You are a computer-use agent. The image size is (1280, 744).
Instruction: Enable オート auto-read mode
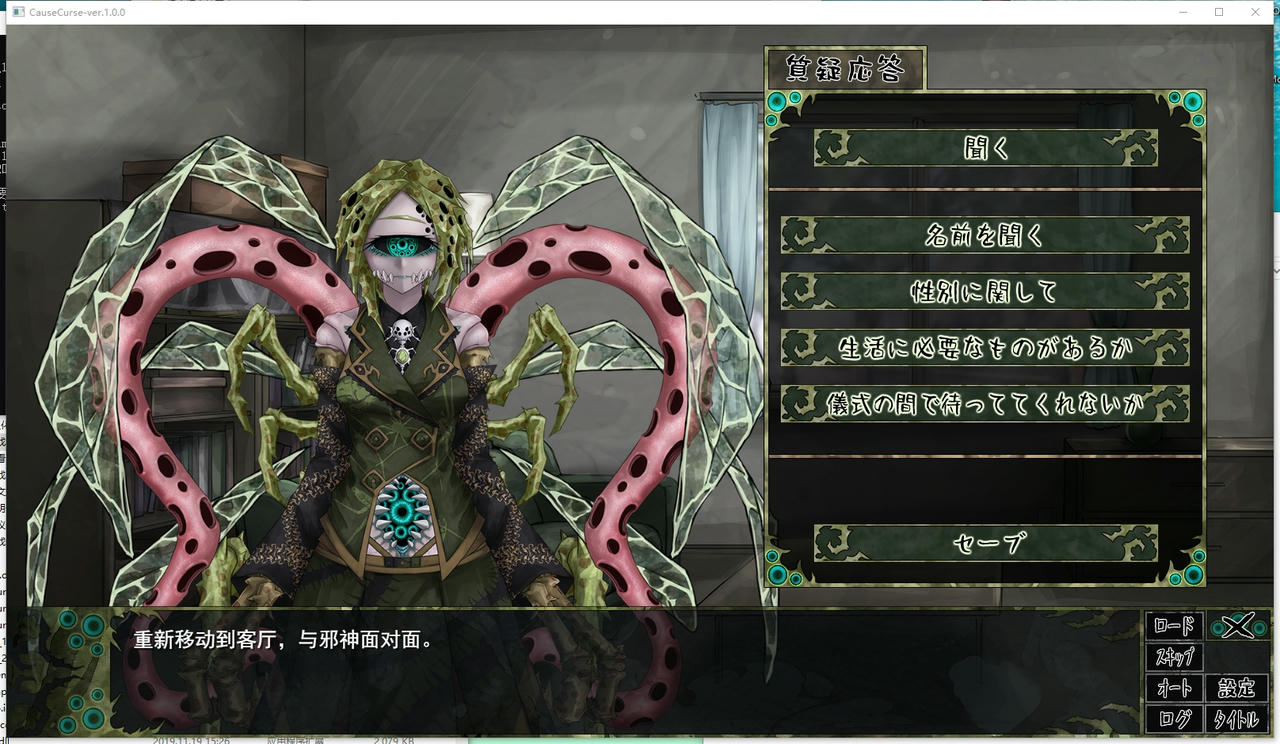click(1176, 689)
